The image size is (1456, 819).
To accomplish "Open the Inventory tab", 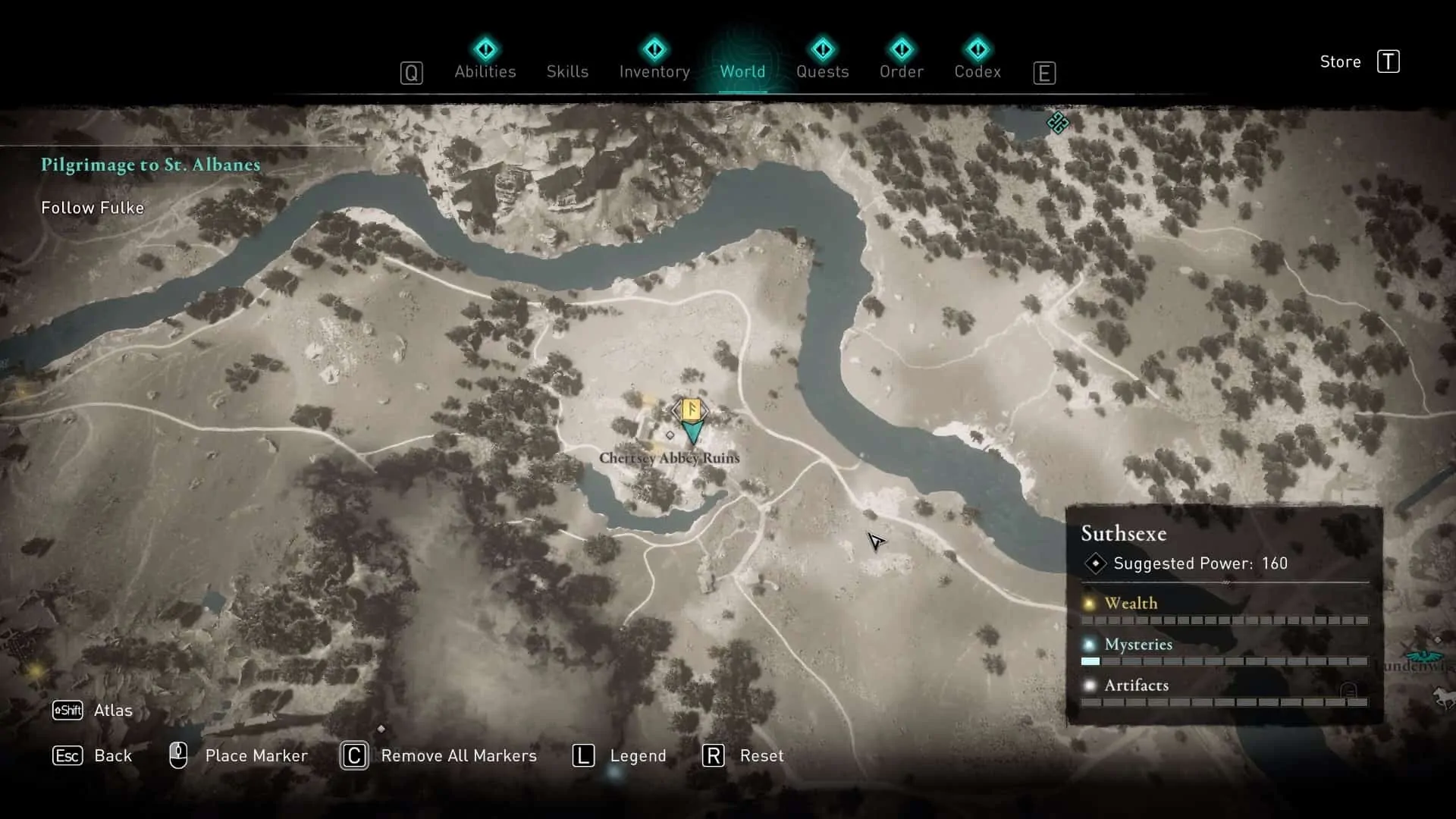I will pos(654,71).
